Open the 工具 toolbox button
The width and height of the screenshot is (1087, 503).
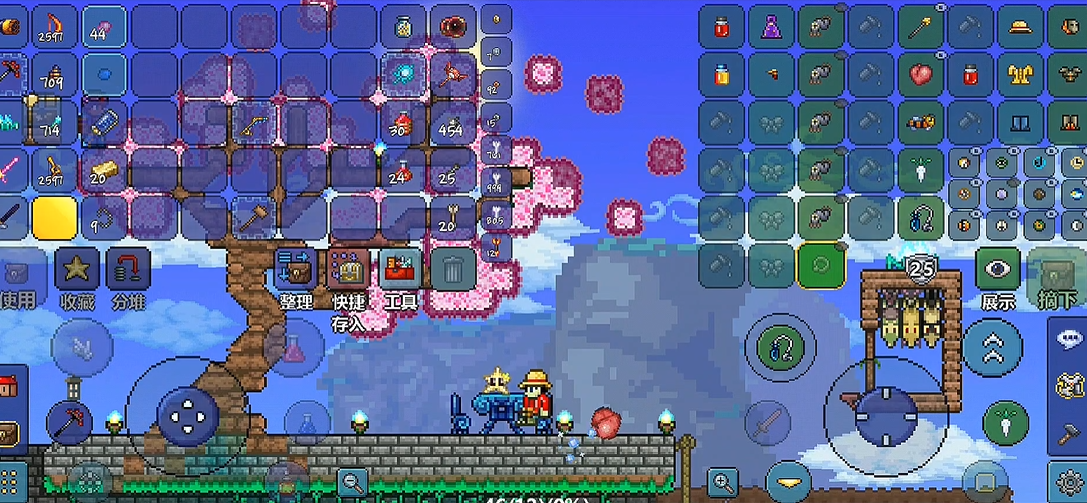401,270
